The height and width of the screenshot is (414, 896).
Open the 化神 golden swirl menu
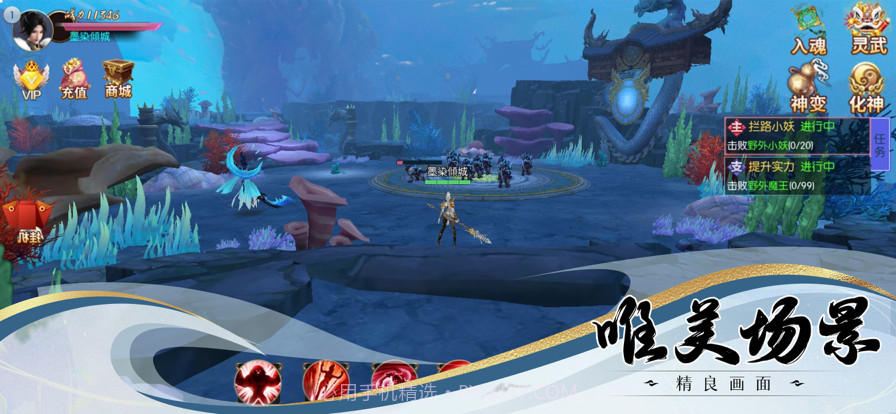(x=866, y=86)
